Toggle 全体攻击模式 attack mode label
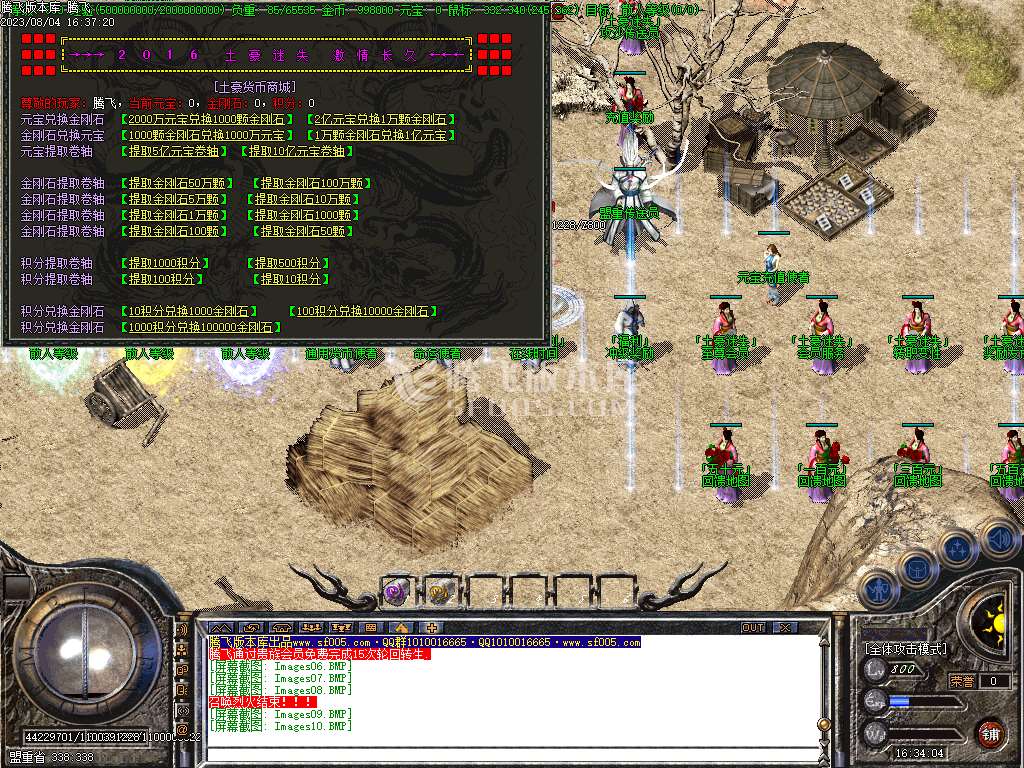Viewport: 1024px width, 768px height. [906, 649]
